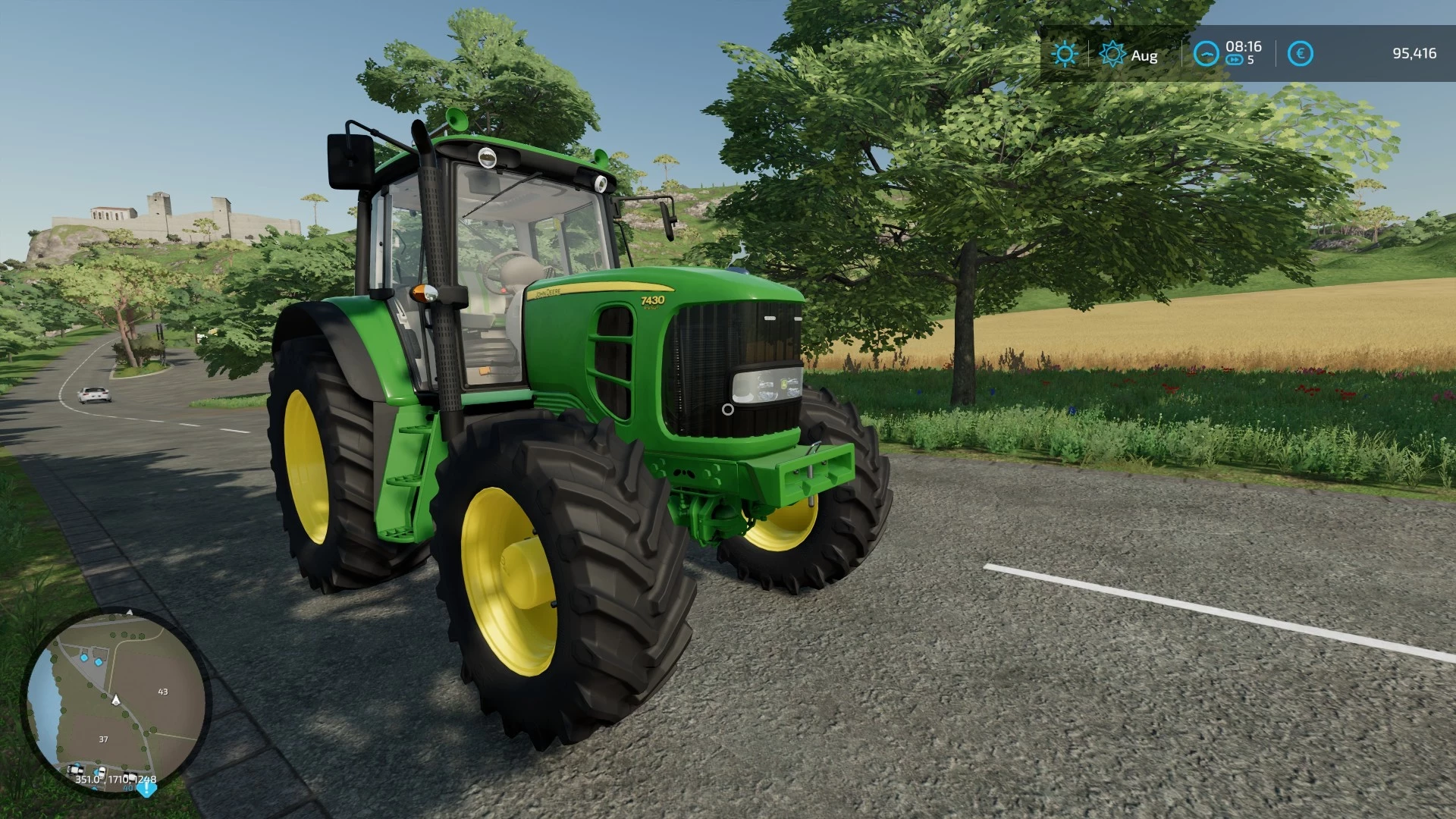
Task: Select field 43 on the minimap
Action: 163,691
